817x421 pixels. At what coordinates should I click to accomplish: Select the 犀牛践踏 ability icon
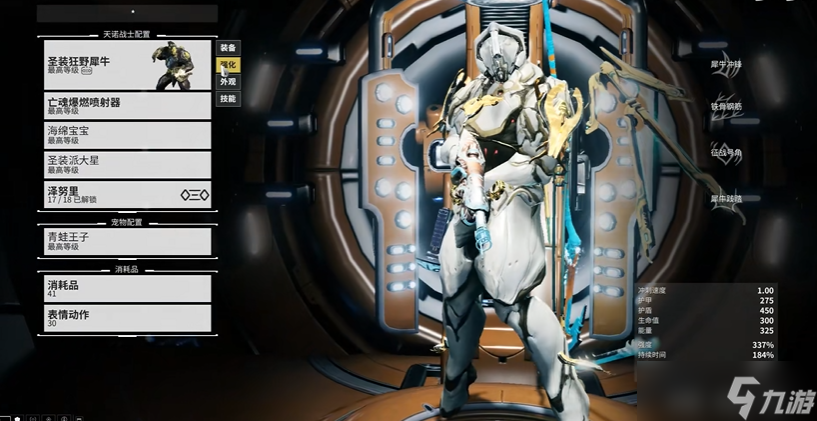point(726,198)
